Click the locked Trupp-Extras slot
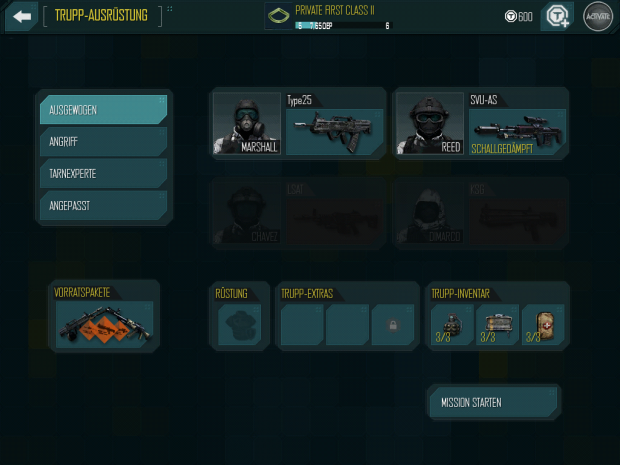The image size is (620, 465). 392,325
